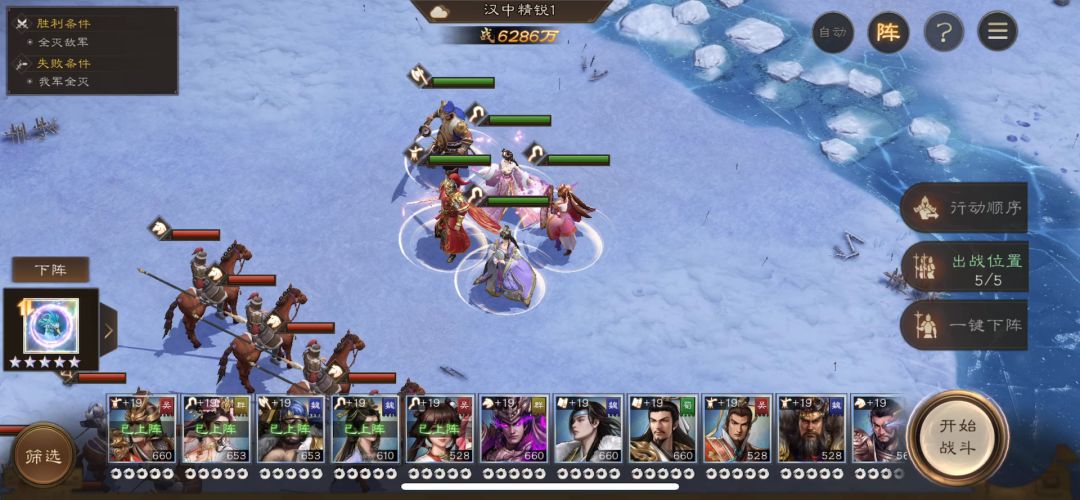The height and width of the screenshot is (500, 1080).
Task: Select the glowing blue dragon skill icon
Action: click(51, 325)
